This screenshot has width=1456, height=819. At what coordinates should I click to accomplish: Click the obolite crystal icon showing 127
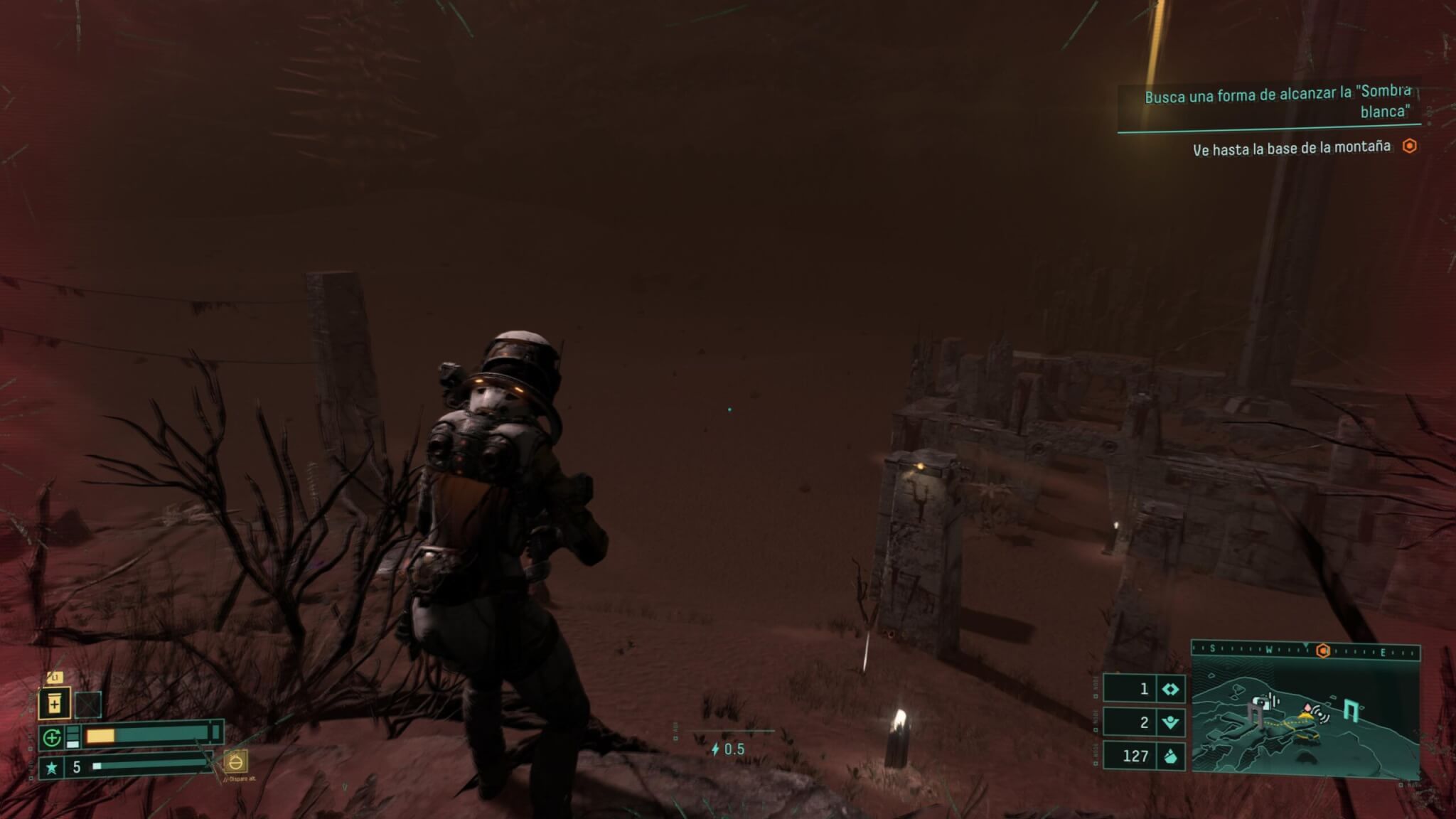(x=1170, y=756)
